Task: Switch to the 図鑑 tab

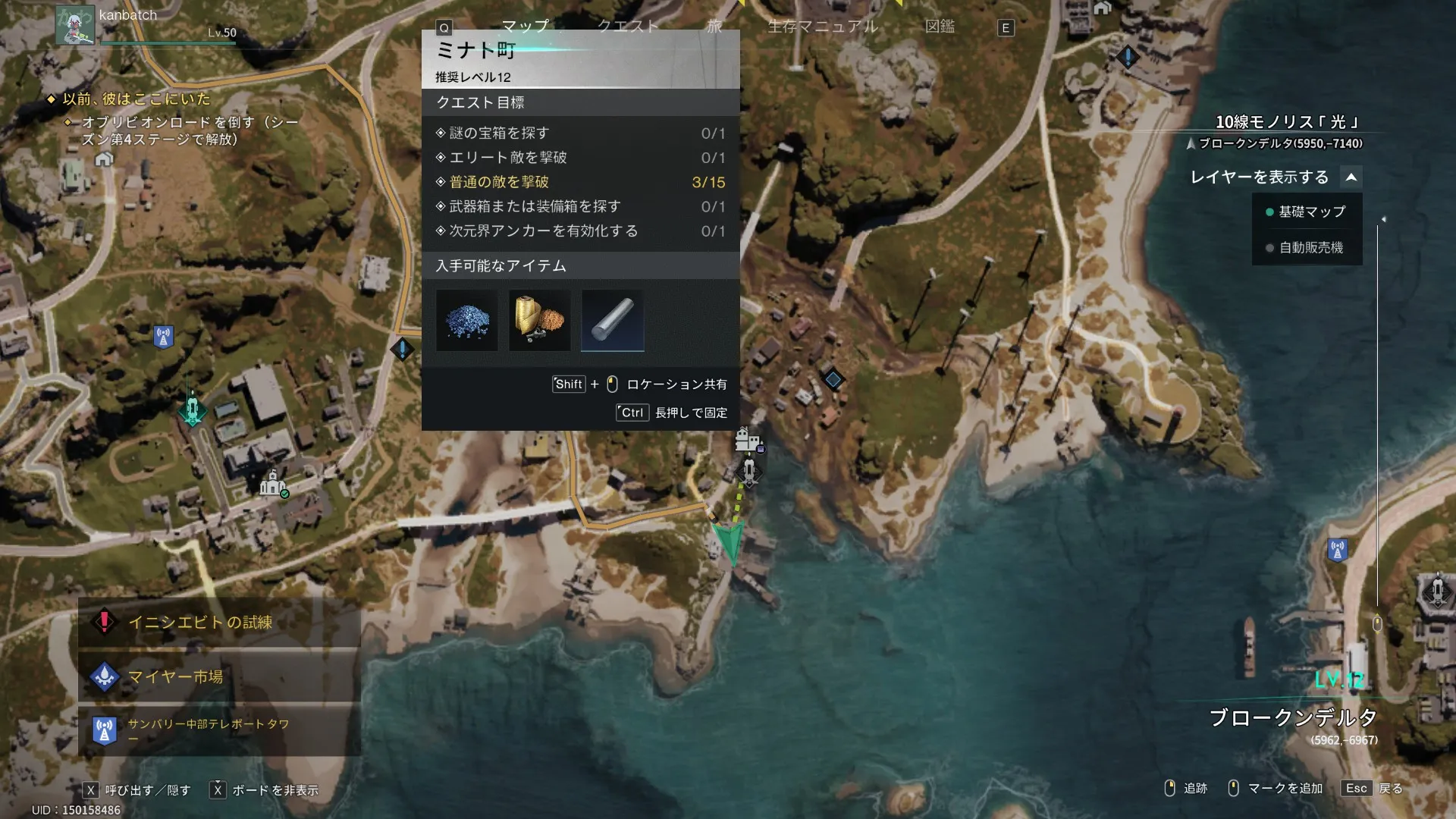Action: click(940, 27)
